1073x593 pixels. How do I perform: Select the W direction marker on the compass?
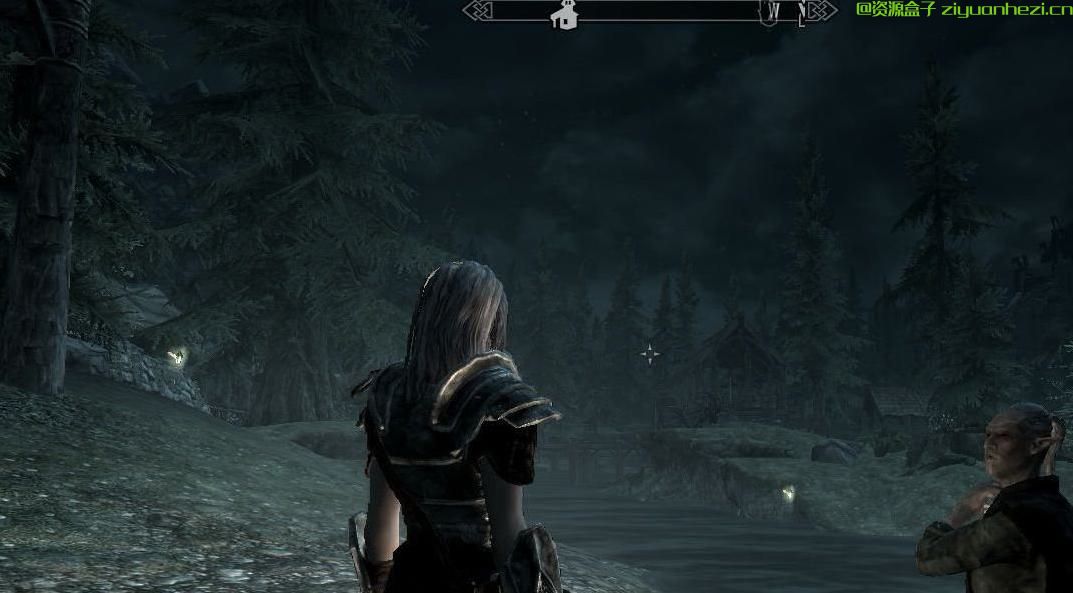pos(773,12)
